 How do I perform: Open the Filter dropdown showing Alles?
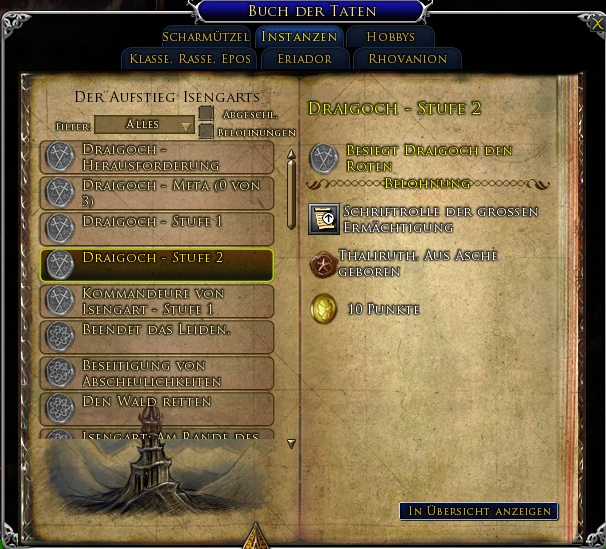click(145, 125)
